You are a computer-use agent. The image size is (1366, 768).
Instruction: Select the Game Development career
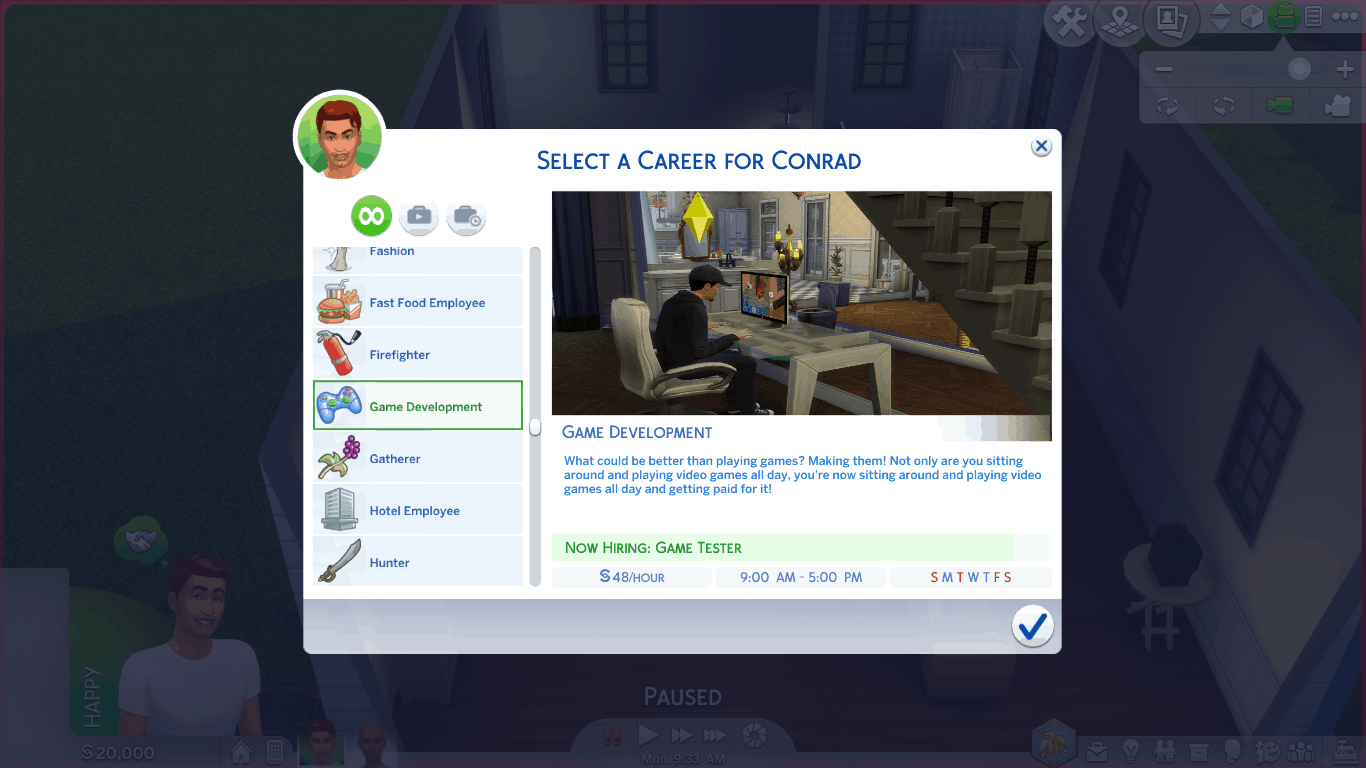point(418,406)
